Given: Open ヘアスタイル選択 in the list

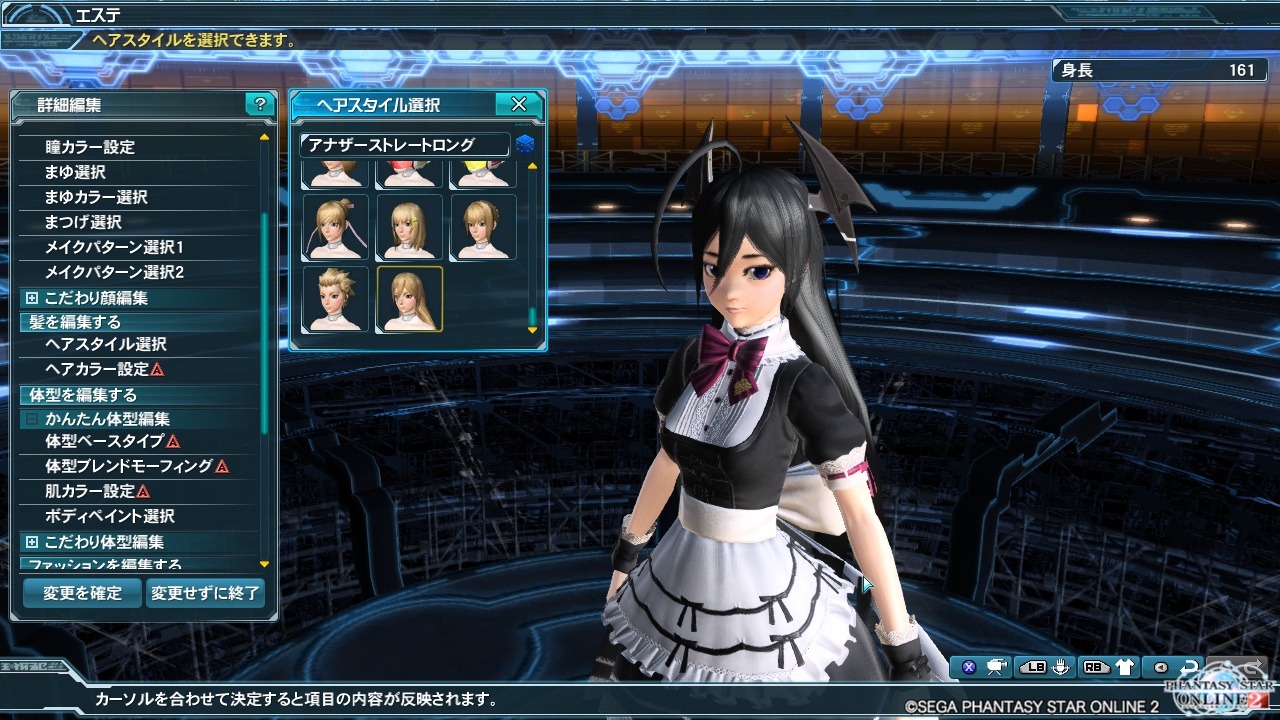Looking at the screenshot, I should 105,344.
